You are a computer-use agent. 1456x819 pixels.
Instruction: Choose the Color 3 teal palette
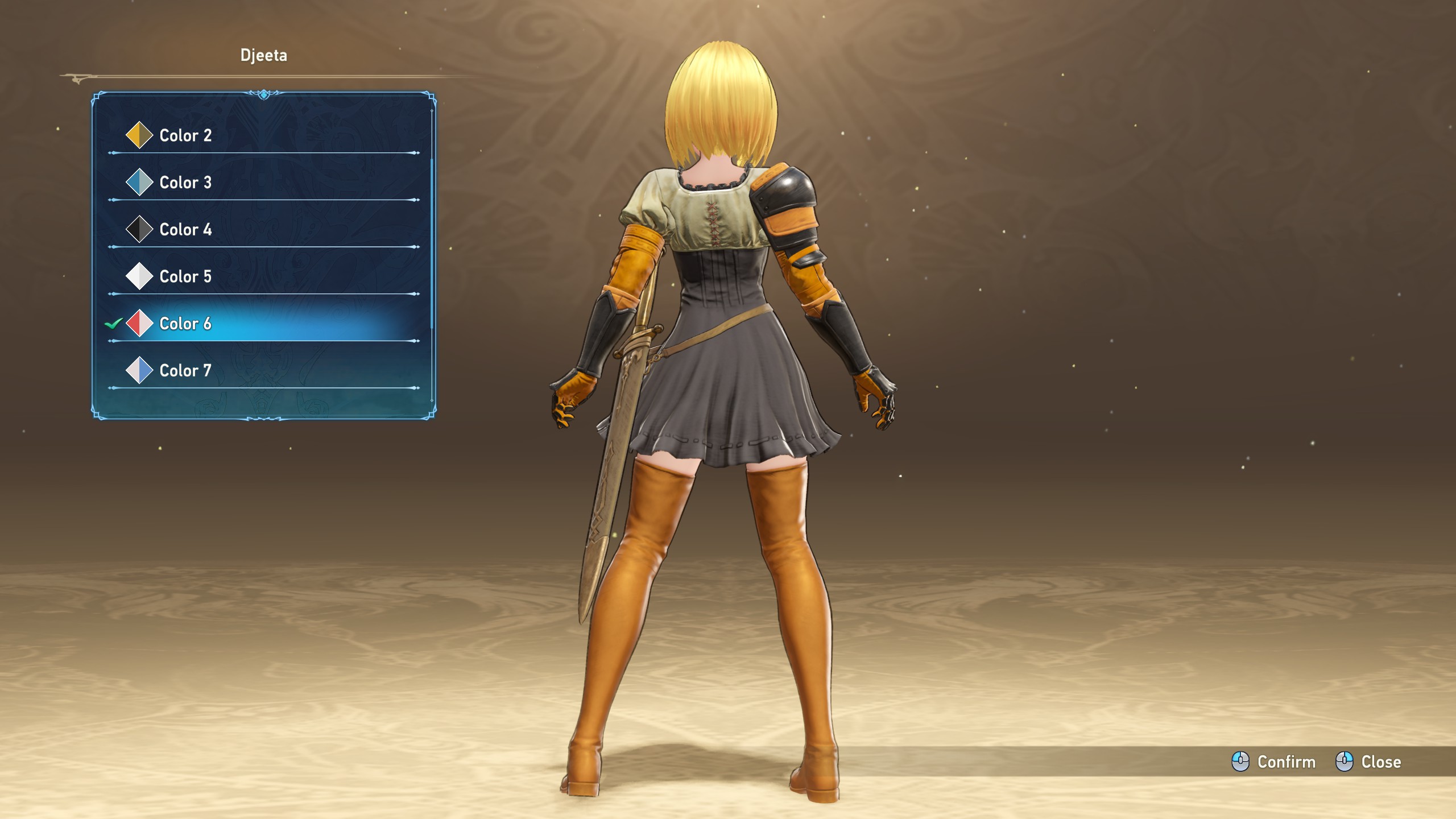click(185, 183)
